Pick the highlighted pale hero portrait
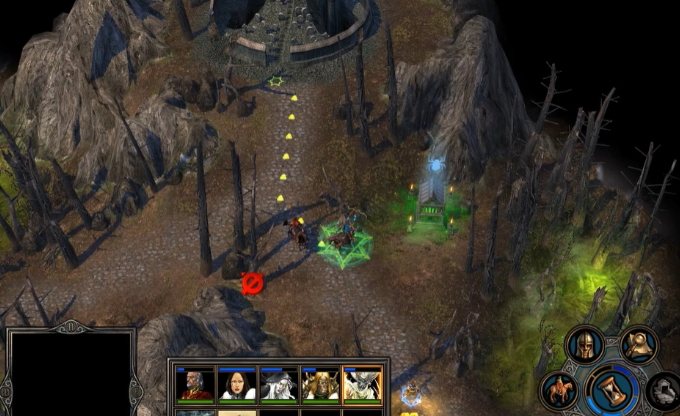Image resolution: width=680 pixels, height=416 pixels. [x=362, y=384]
